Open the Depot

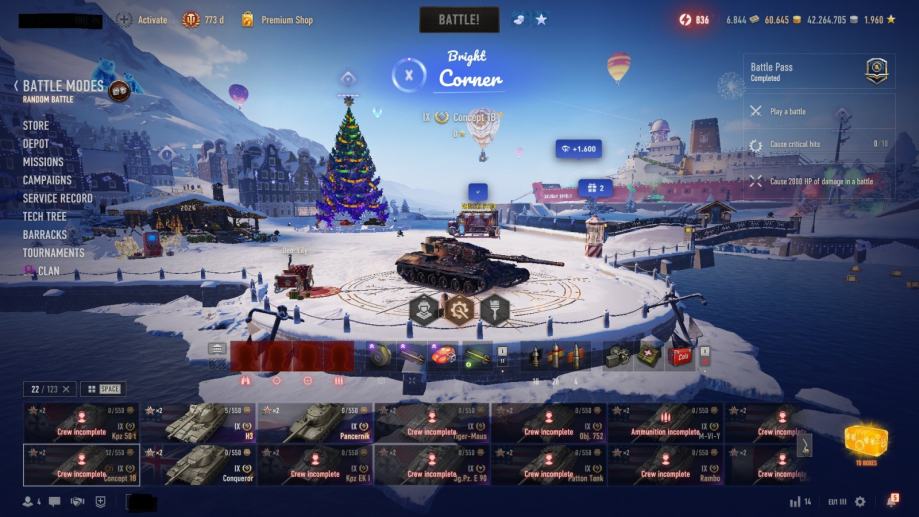click(x=36, y=144)
